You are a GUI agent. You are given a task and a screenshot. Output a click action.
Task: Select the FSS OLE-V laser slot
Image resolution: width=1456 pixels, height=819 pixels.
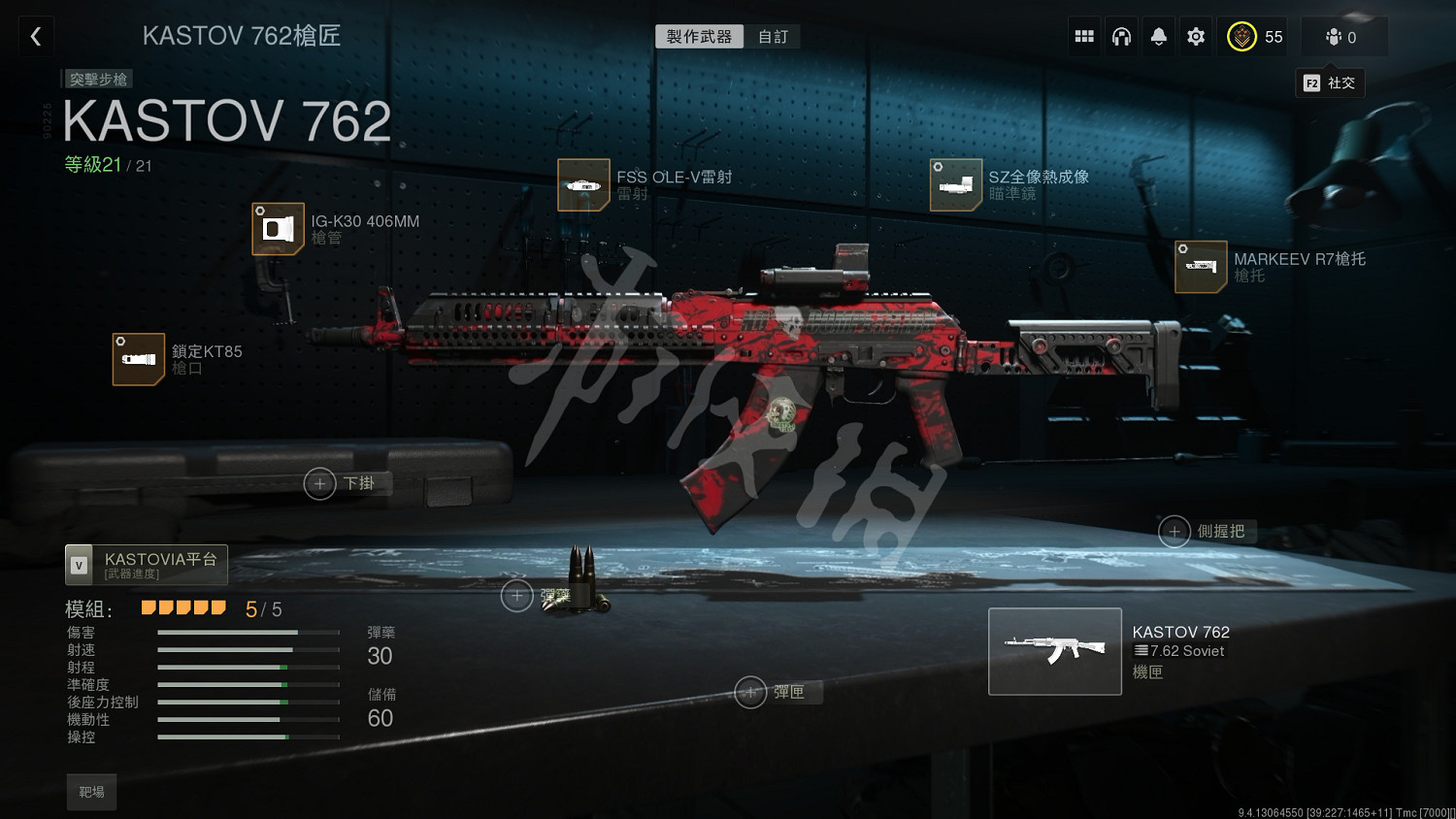pyautogui.click(x=583, y=184)
